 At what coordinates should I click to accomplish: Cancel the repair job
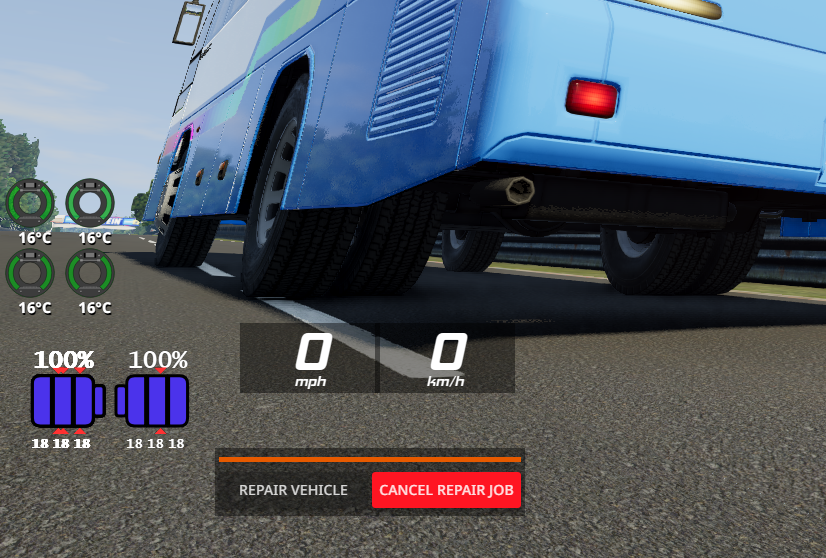pos(446,490)
